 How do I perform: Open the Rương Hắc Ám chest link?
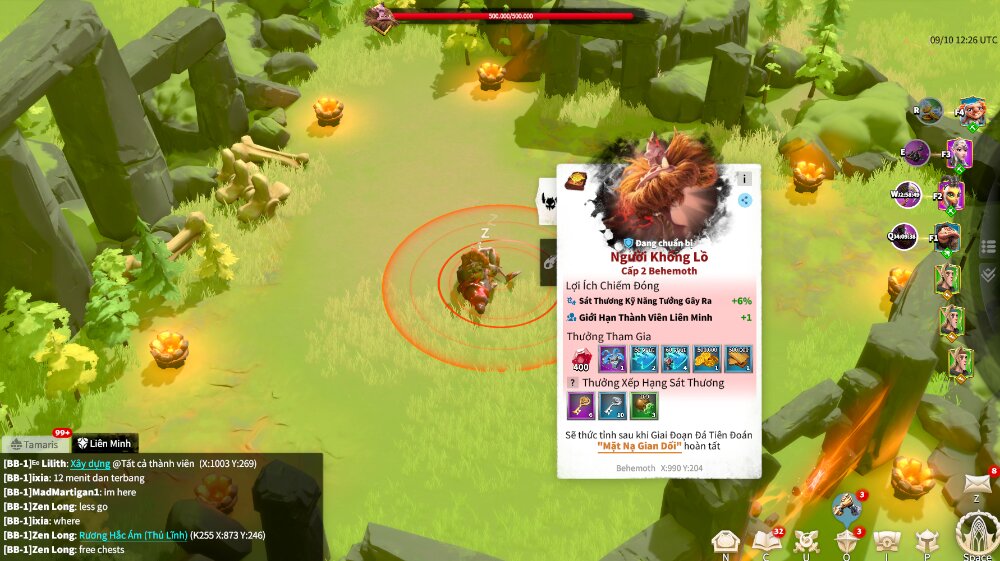(x=129, y=535)
